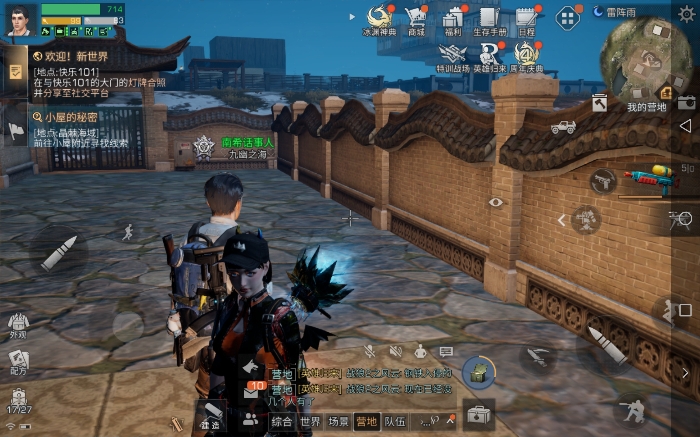
Task: Switch chat to the 队伍 tab
Action: [395, 422]
